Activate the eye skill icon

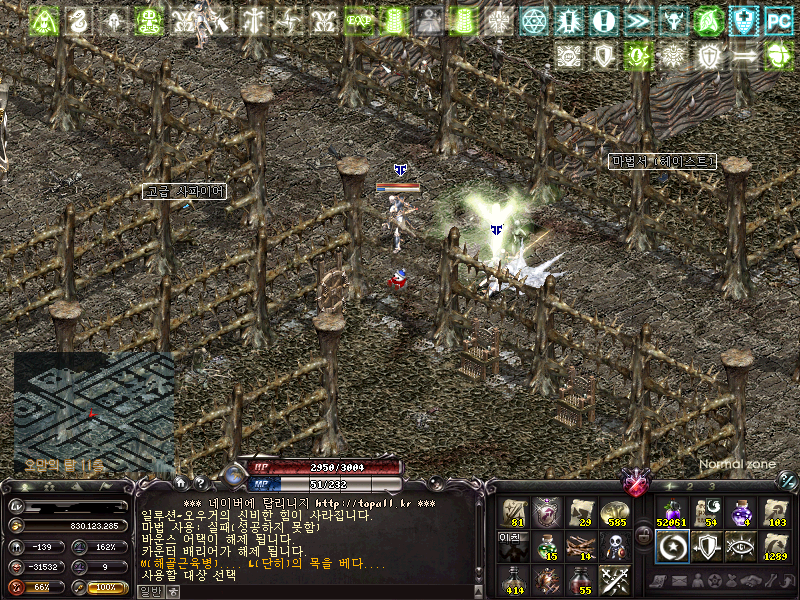[741, 546]
